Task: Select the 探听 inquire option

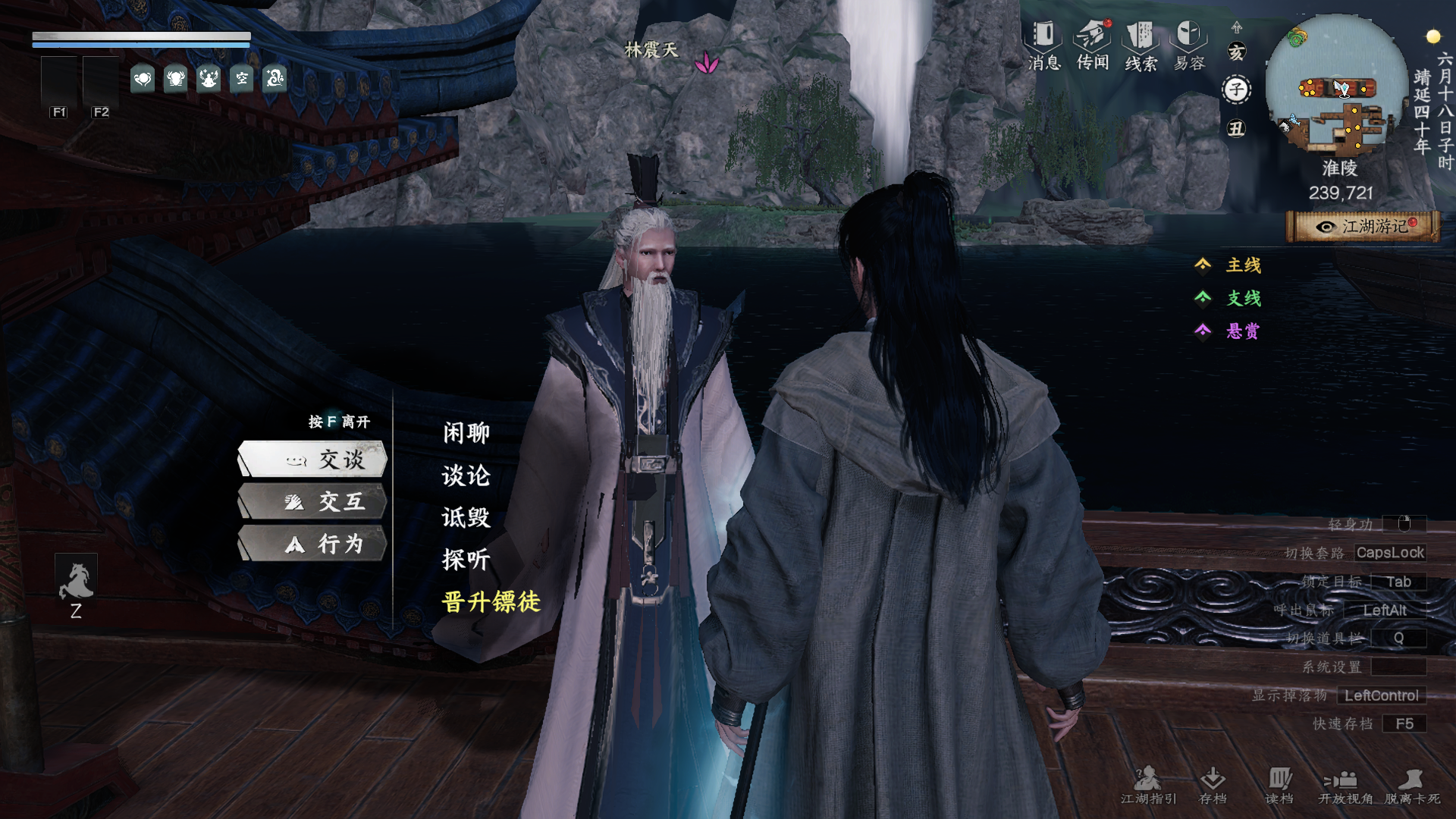Action: (466, 560)
